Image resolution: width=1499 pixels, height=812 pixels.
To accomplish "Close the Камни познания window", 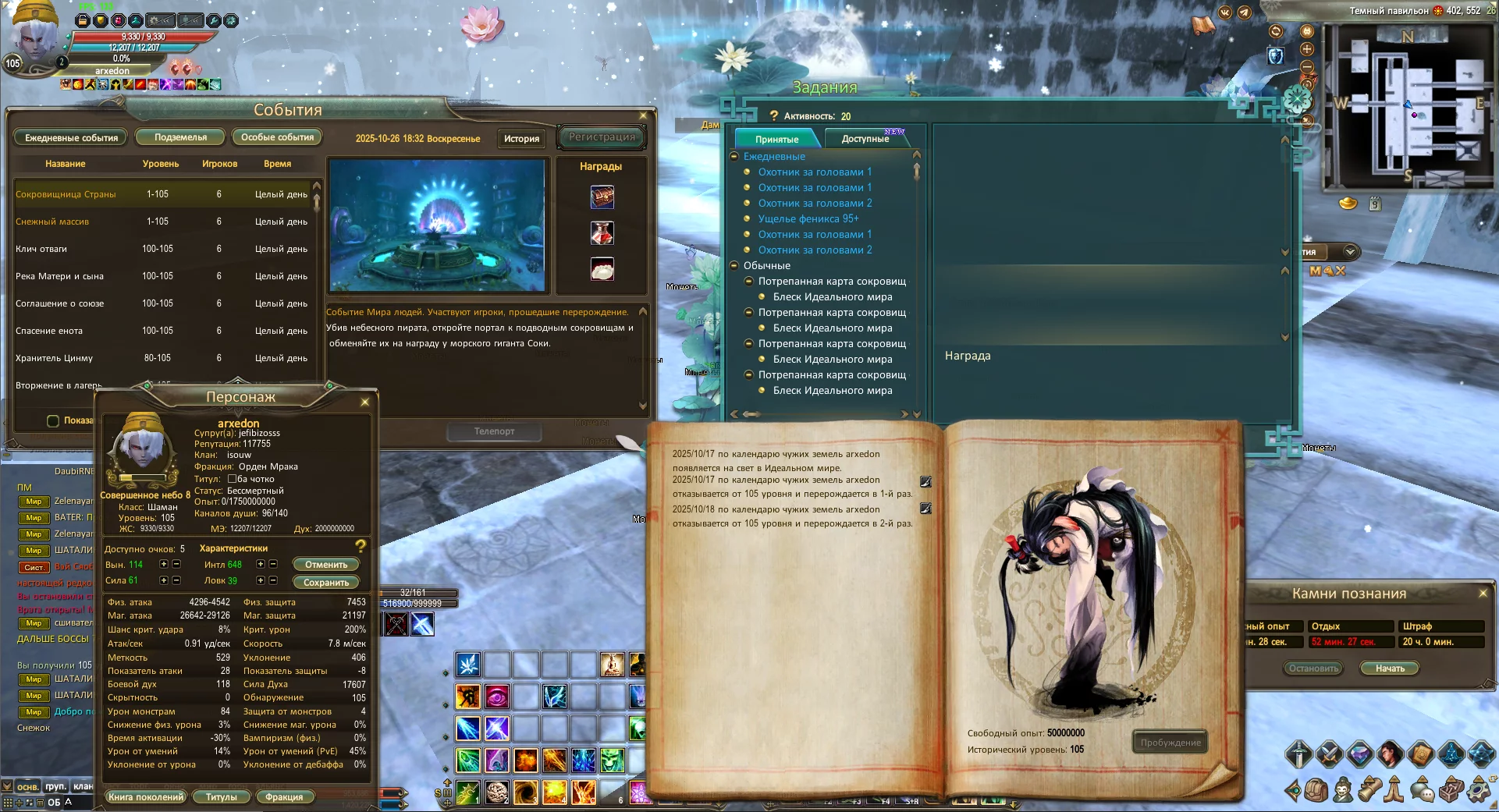I will (1483, 594).
